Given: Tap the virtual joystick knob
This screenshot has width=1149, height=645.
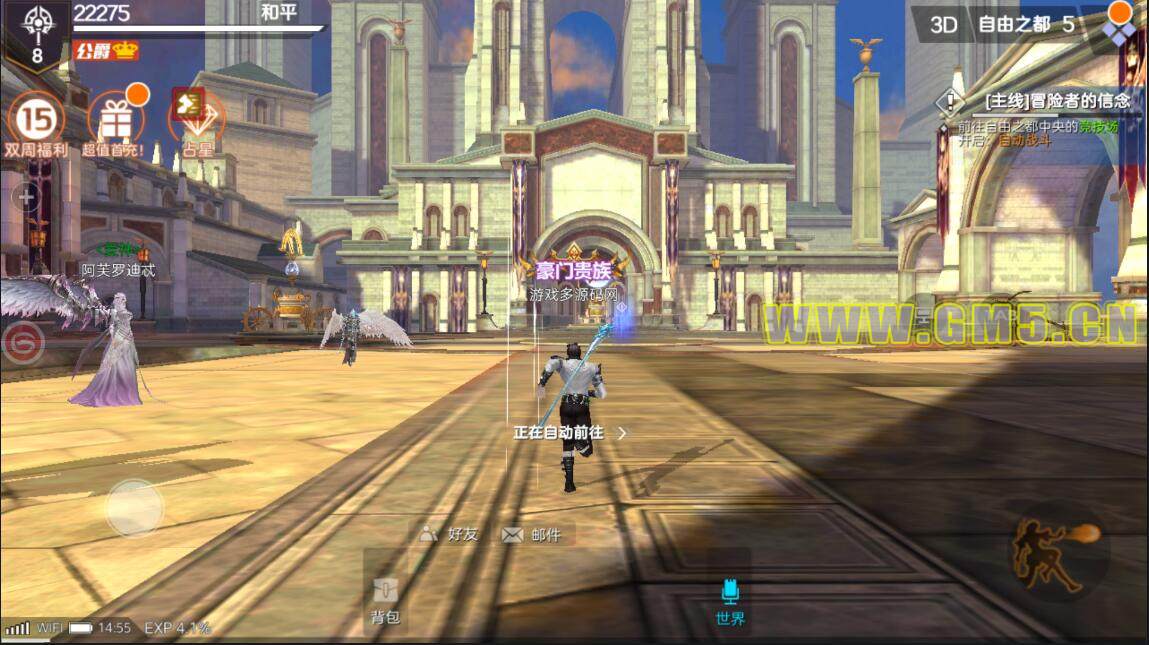Looking at the screenshot, I should 134,508.
